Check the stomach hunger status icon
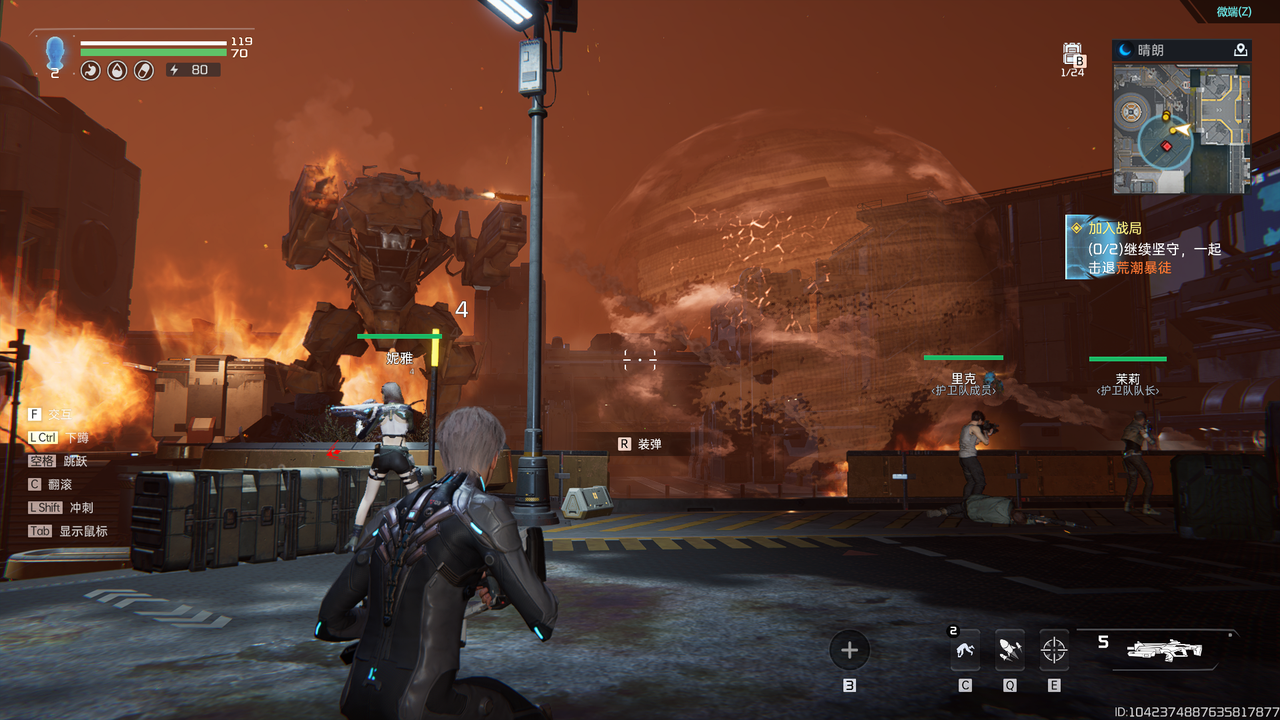1280x720 pixels. click(90, 71)
